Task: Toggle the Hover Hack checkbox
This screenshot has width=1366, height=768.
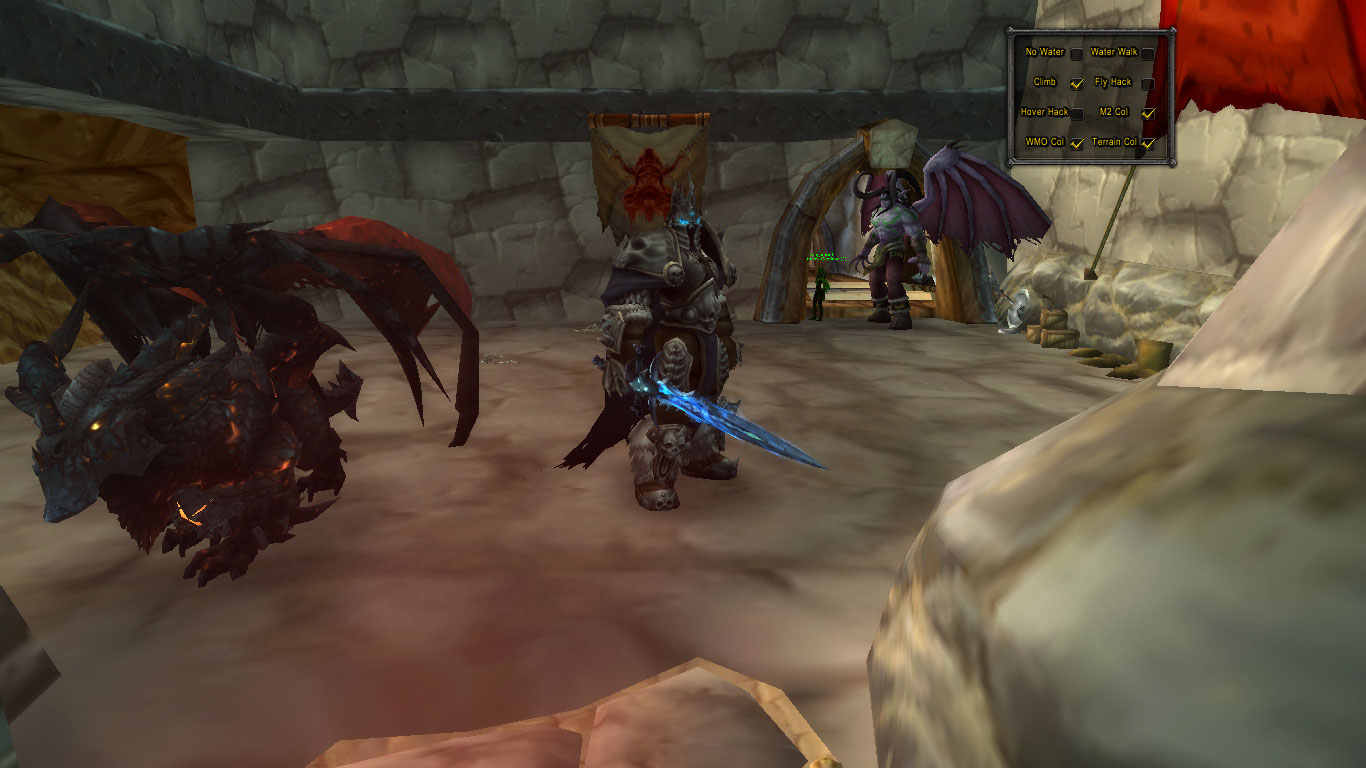Action: (1077, 113)
